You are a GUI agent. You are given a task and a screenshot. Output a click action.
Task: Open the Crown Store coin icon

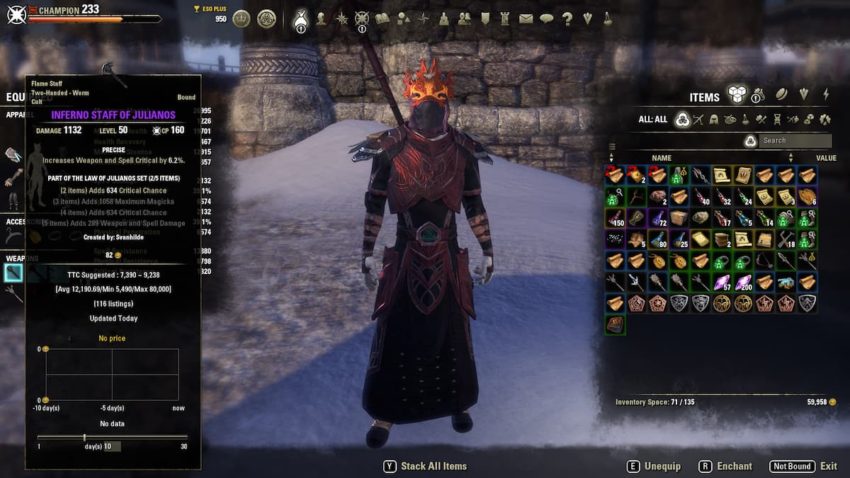241,18
